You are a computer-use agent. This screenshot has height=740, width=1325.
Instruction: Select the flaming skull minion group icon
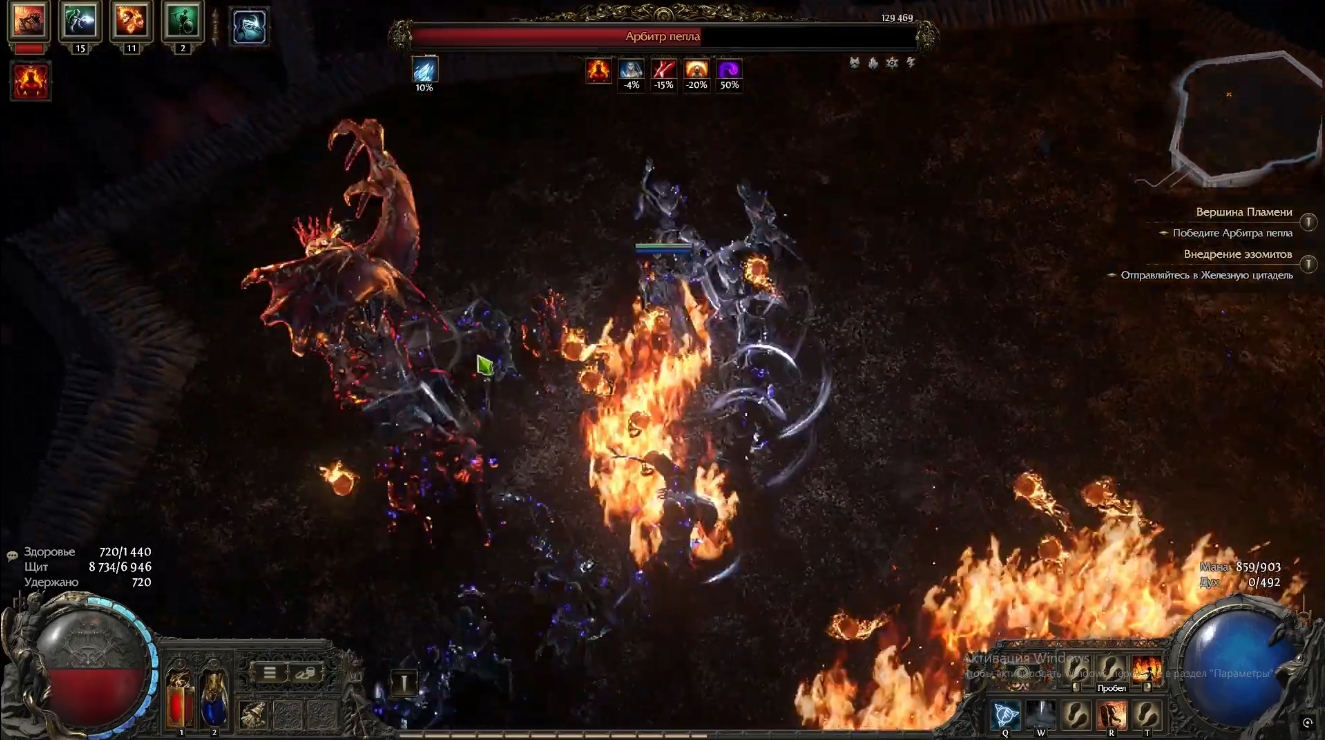coord(131,22)
